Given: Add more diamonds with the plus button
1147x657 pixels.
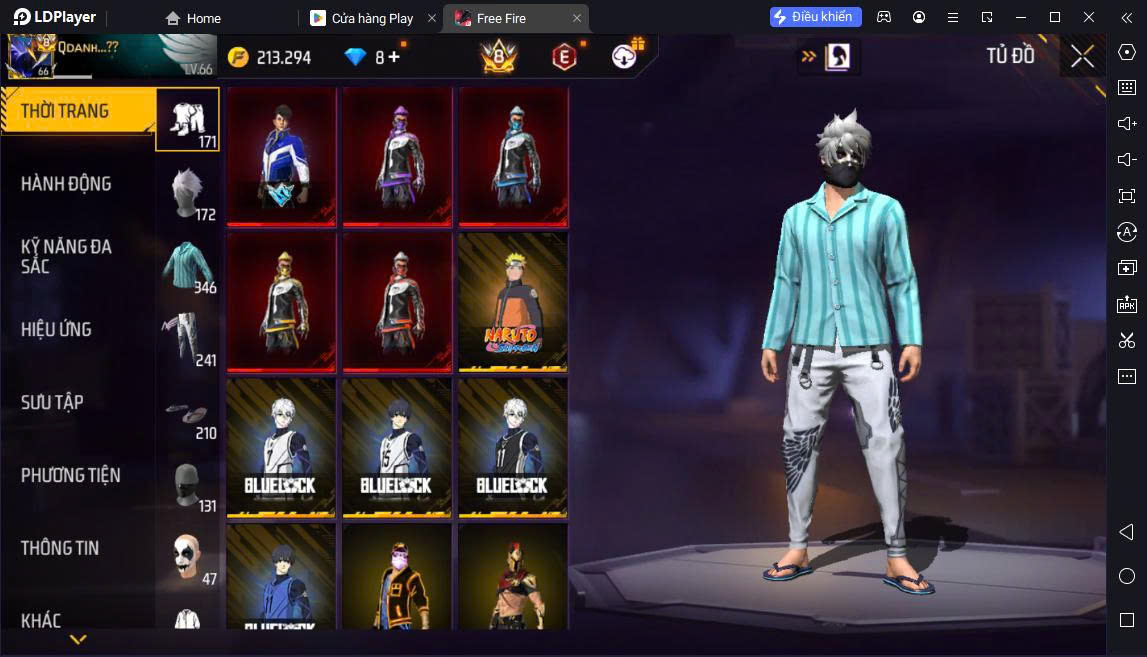Looking at the screenshot, I should point(394,57).
